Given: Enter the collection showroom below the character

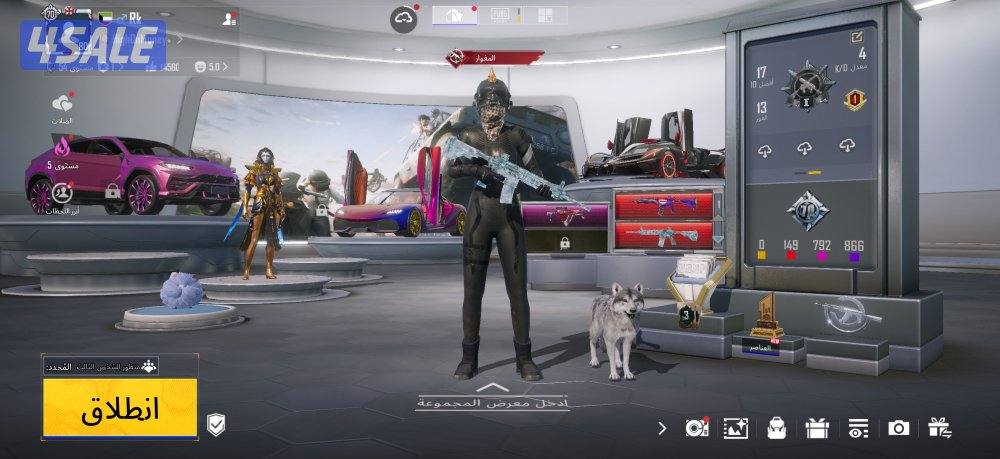Looking at the screenshot, I should coord(494,397).
